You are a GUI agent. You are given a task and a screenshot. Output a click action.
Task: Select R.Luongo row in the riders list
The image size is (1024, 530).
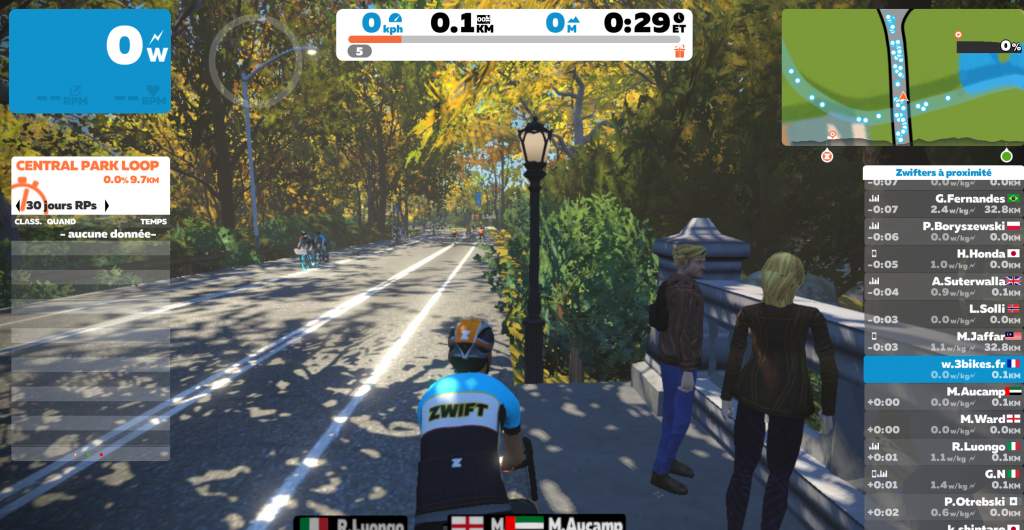[942, 451]
